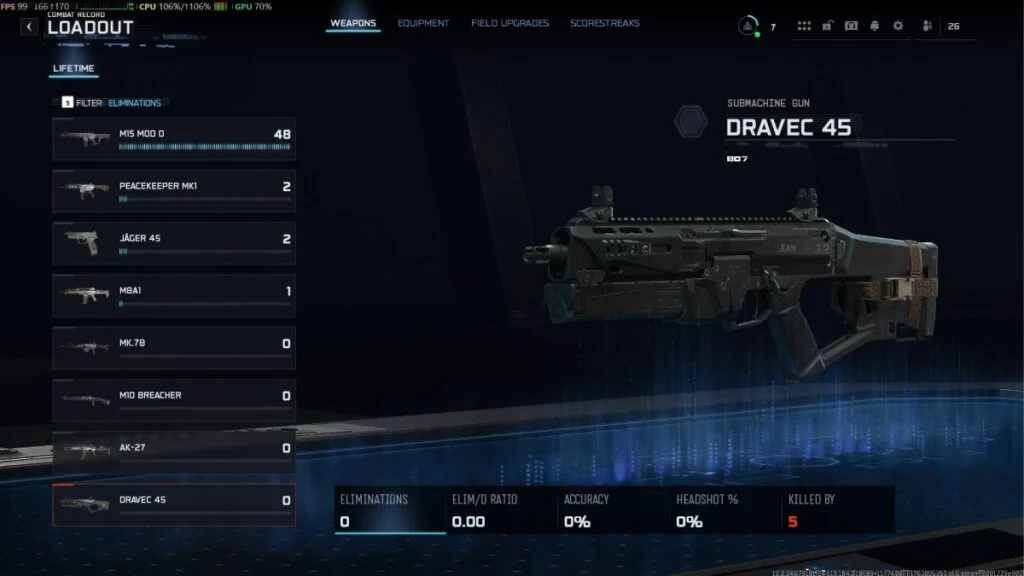Select the M15 MOD 0 weapon row
1024x576 pixels.
click(x=174, y=139)
